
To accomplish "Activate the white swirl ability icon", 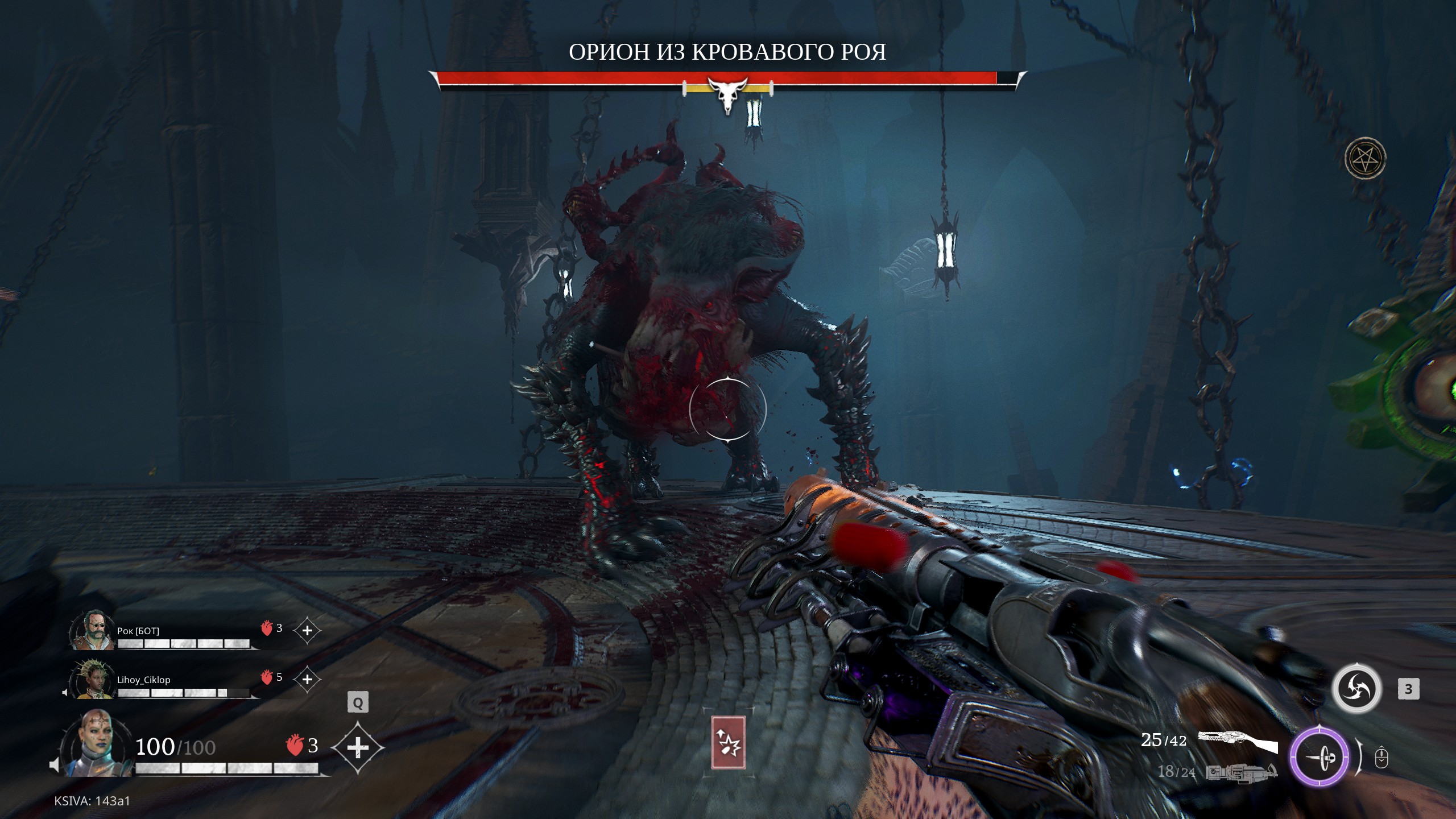I will coord(1356,689).
